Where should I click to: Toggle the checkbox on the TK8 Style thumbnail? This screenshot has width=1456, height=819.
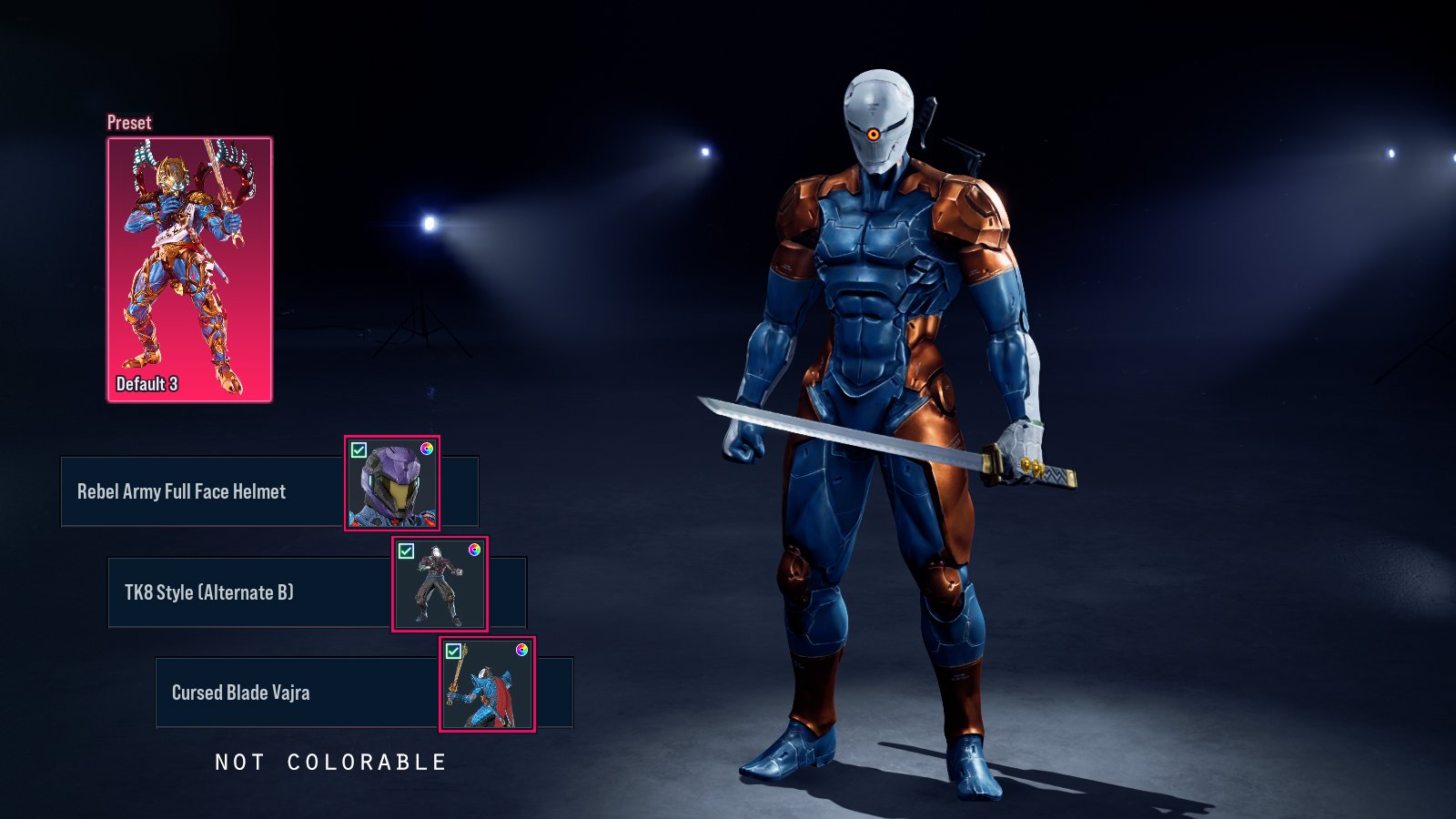[x=407, y=551]
